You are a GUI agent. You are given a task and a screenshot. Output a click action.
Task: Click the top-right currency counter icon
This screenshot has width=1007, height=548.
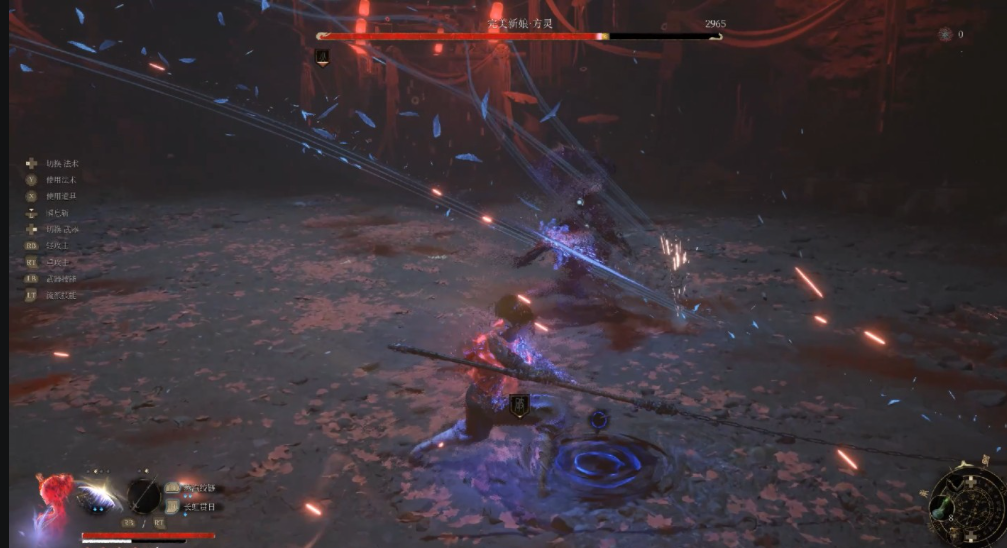[945, 34]
